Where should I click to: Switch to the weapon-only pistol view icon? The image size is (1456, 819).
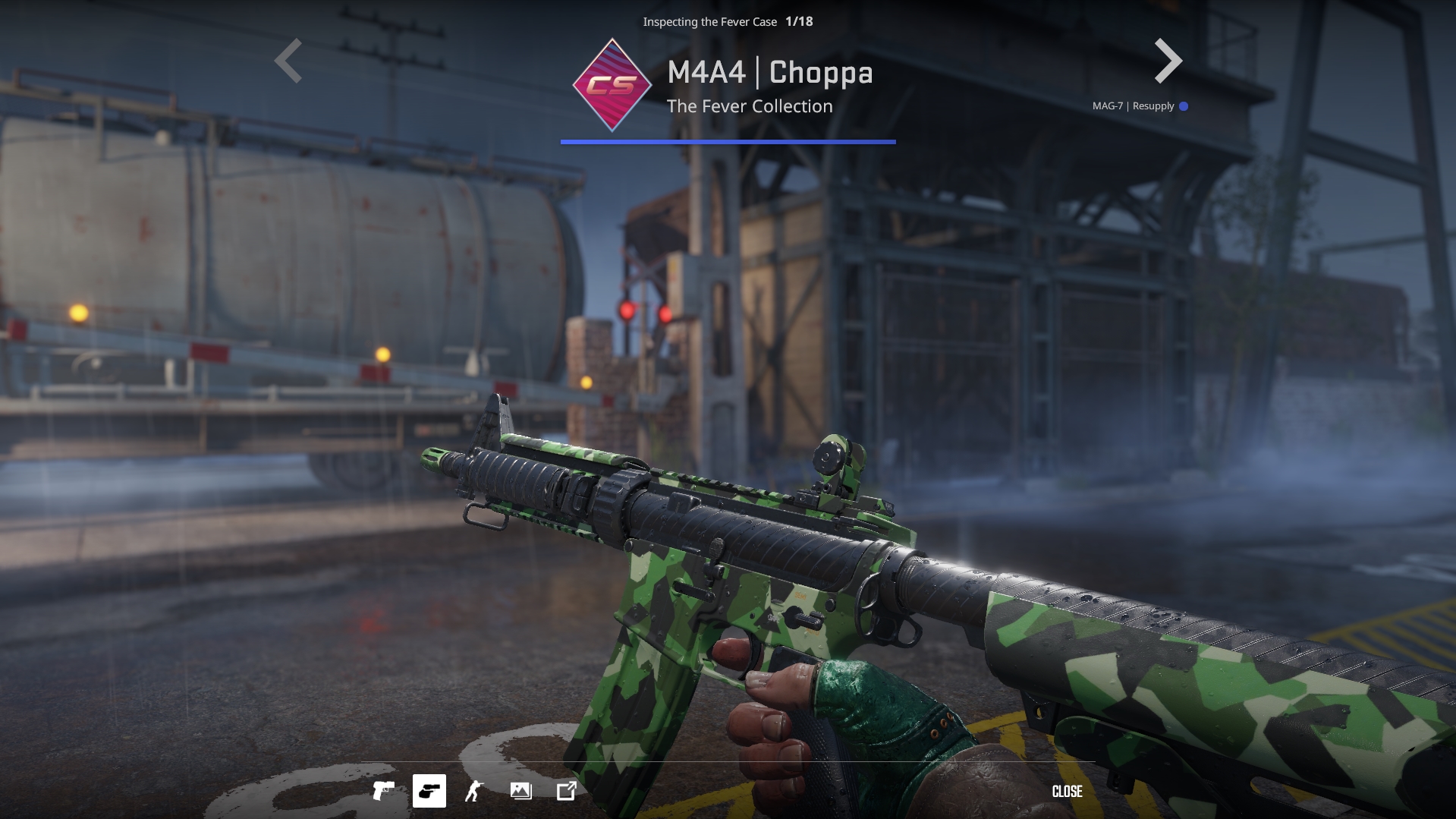pyautogui.click(x=383, y=791)
